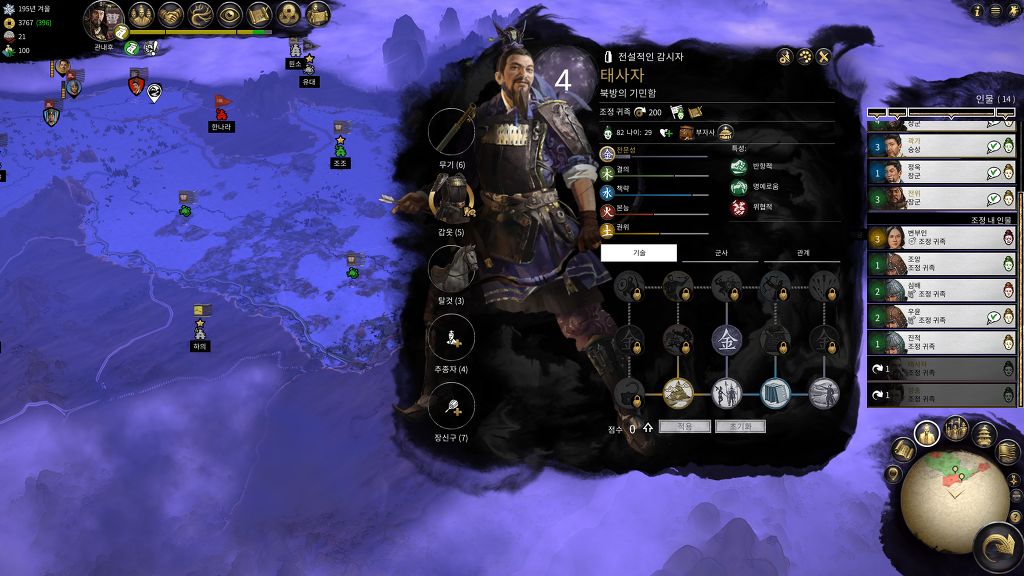Image resolution: width=1024 pixels, height=576 pixels.
Task: Open the coins treasury menu
Action: pyautogui.click(x=289, y=14)
